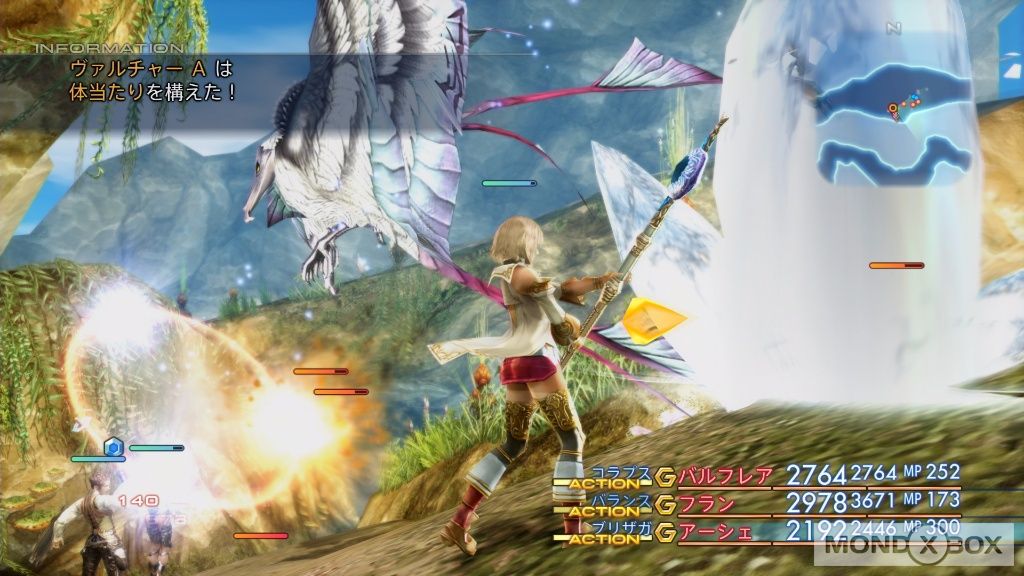Select party member バルフレア row
The width and height of the screenshot is (1024, 576).
tap(726, 476)
